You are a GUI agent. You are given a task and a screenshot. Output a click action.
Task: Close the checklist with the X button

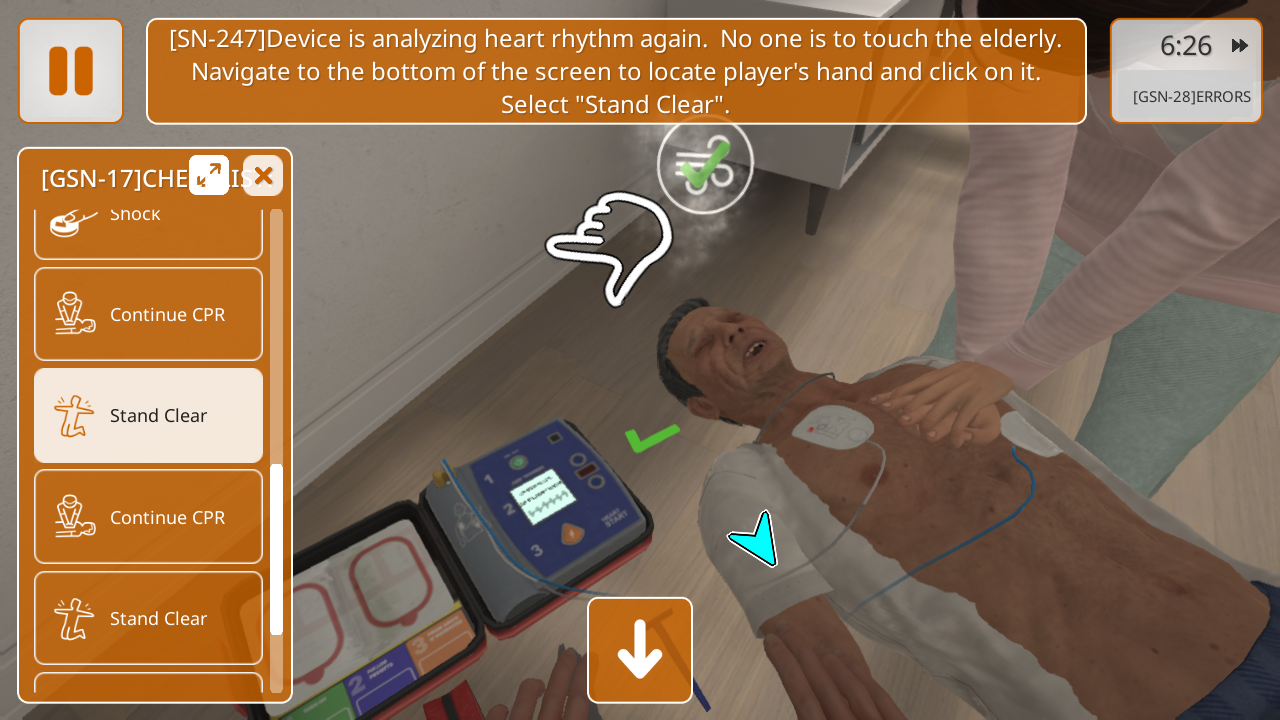pyautogui.click(x=263, y=176)
